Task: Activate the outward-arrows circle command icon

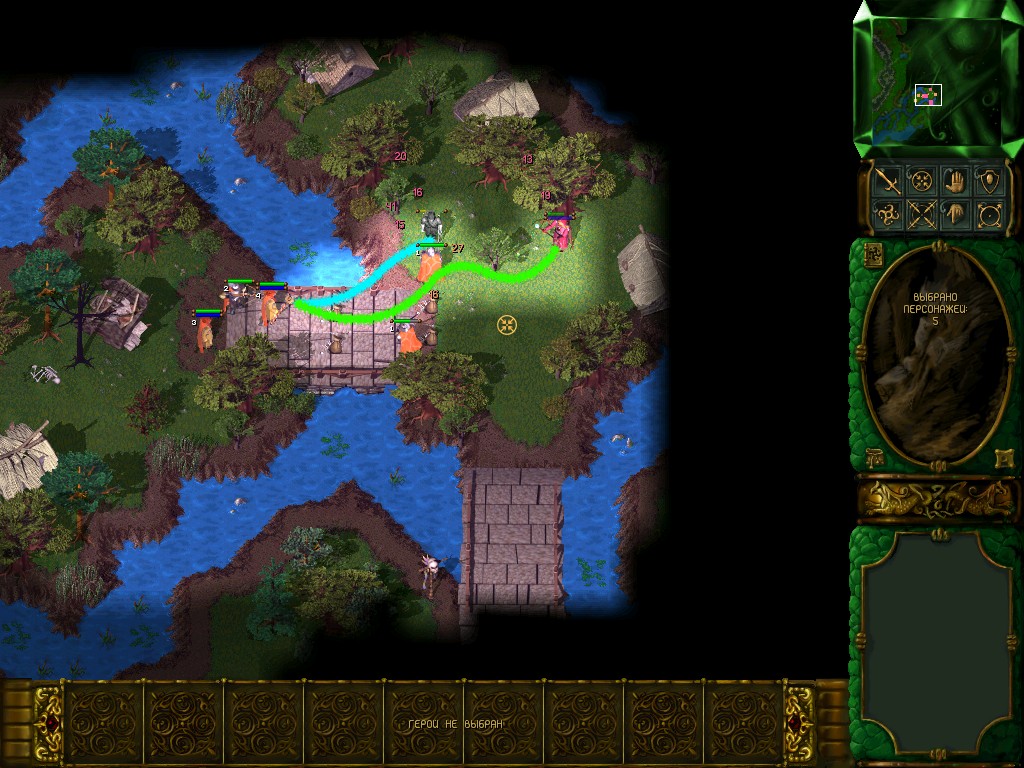Action: [x=989, y=214]
